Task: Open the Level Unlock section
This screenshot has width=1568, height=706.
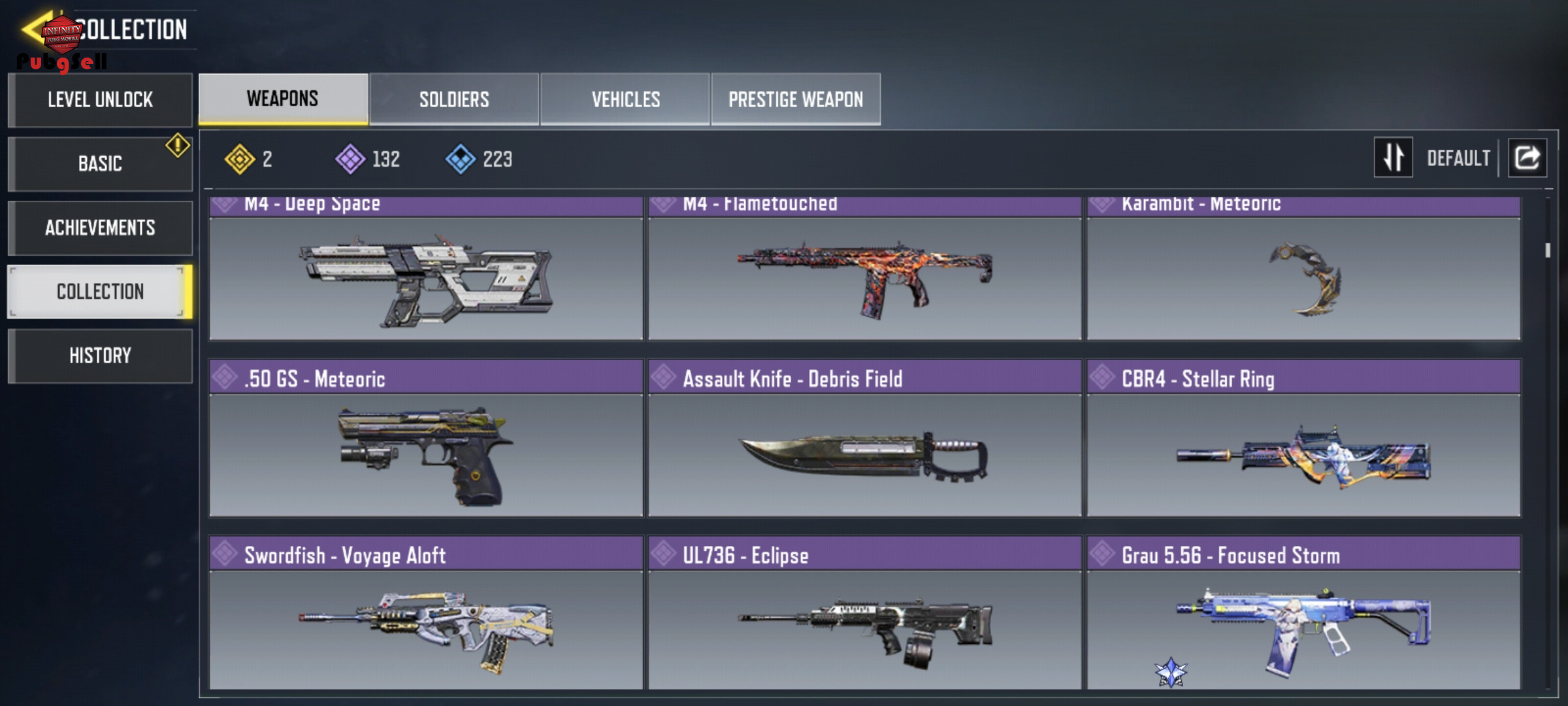Action: pos(100,100)
